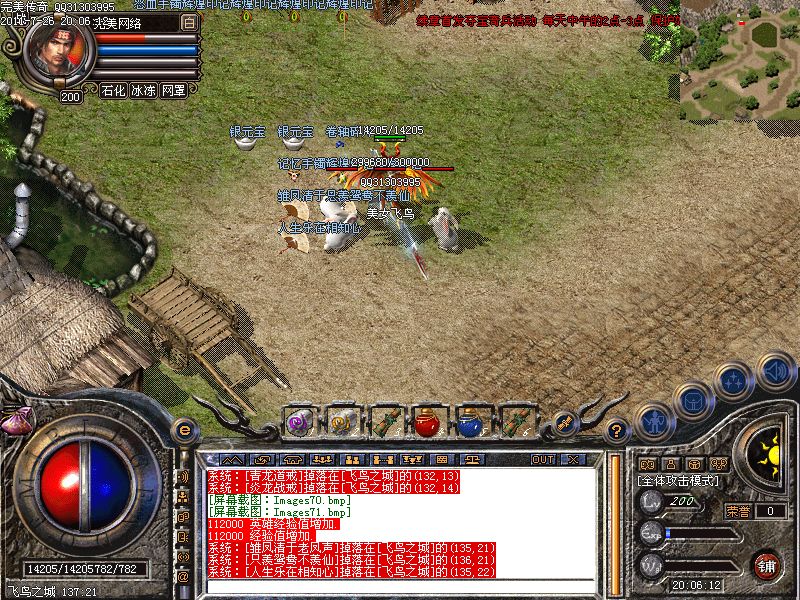Click the 白 button beside the hero name
This screenshot has width=800, height=600.
[189, 22]
